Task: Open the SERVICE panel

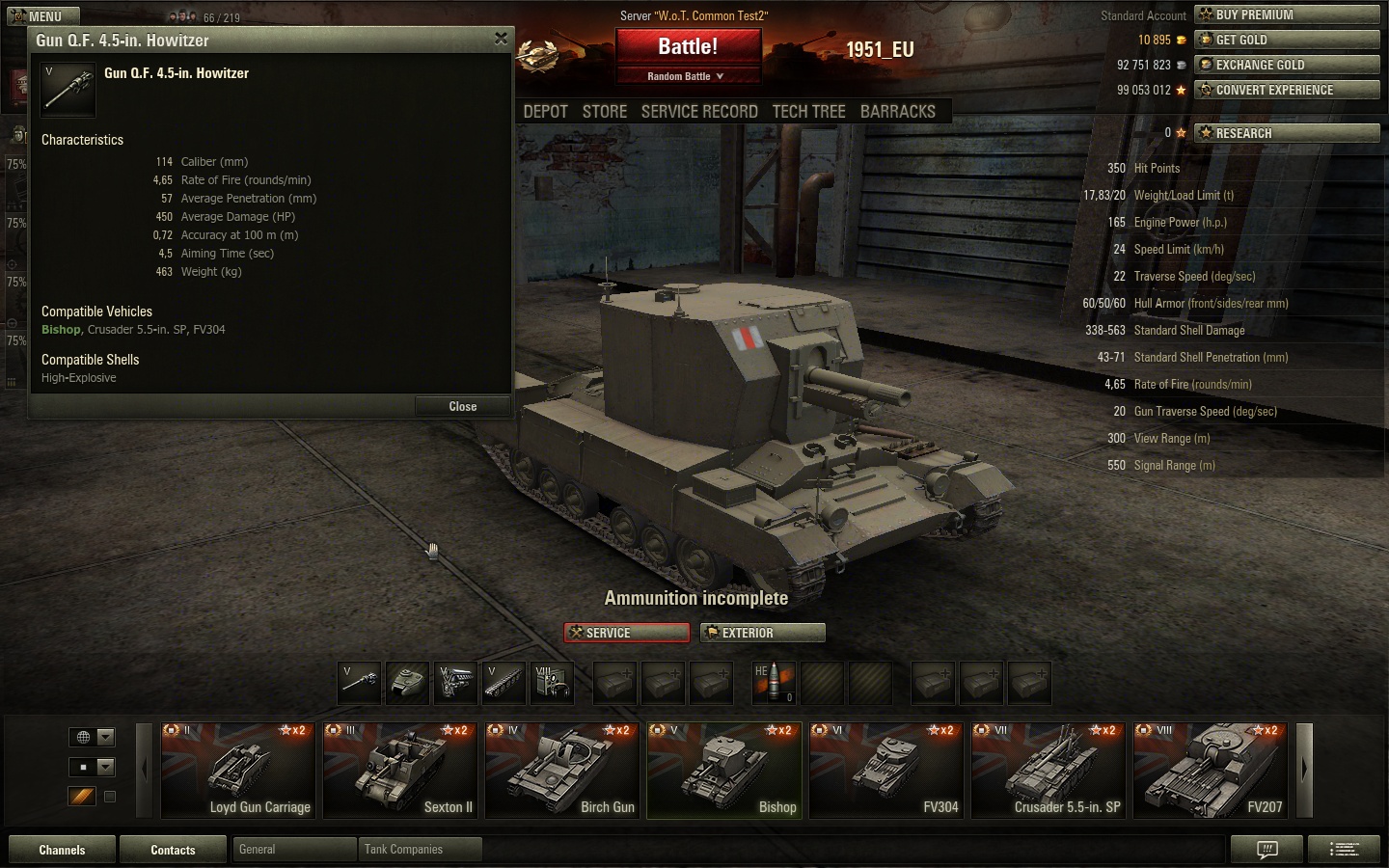Action: 627,633
